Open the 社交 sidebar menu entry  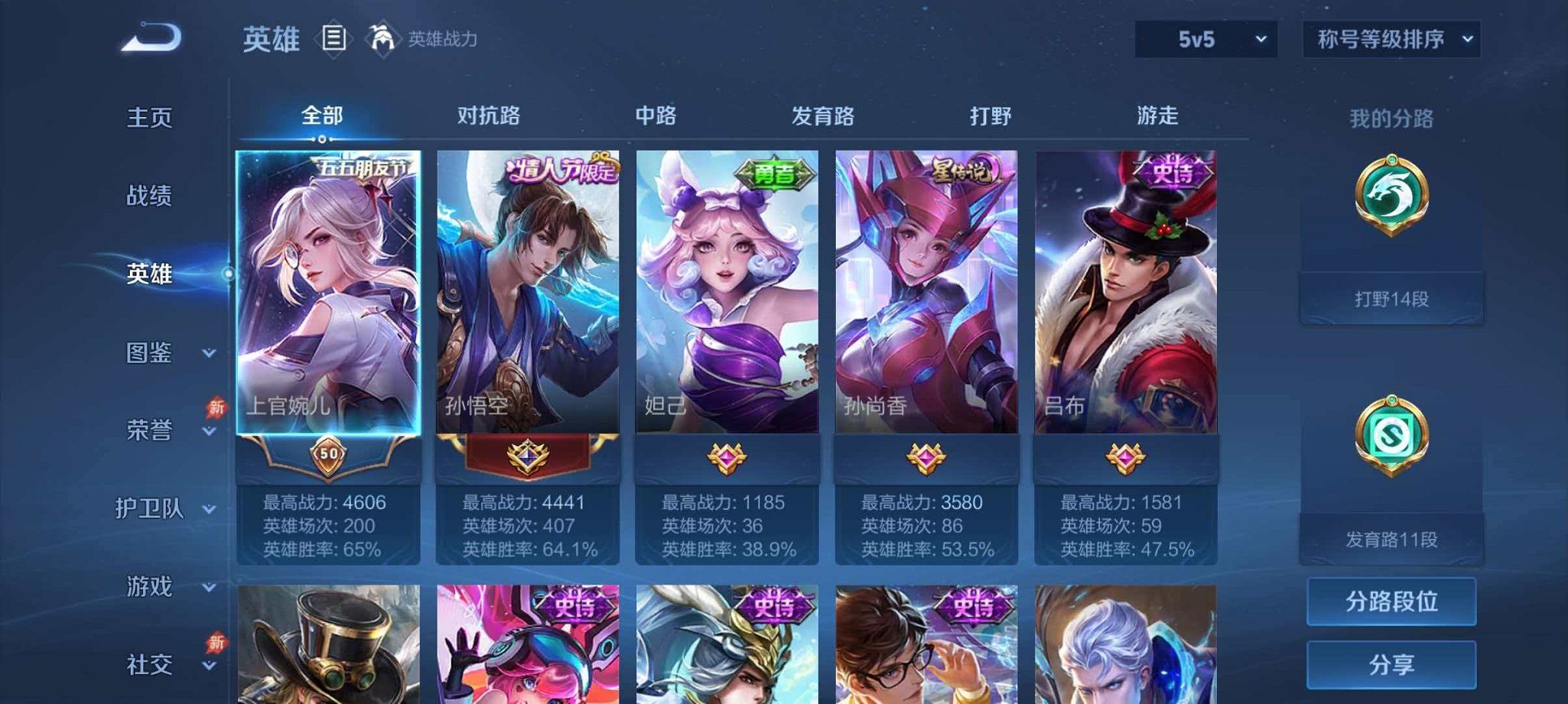click(148, 665)
